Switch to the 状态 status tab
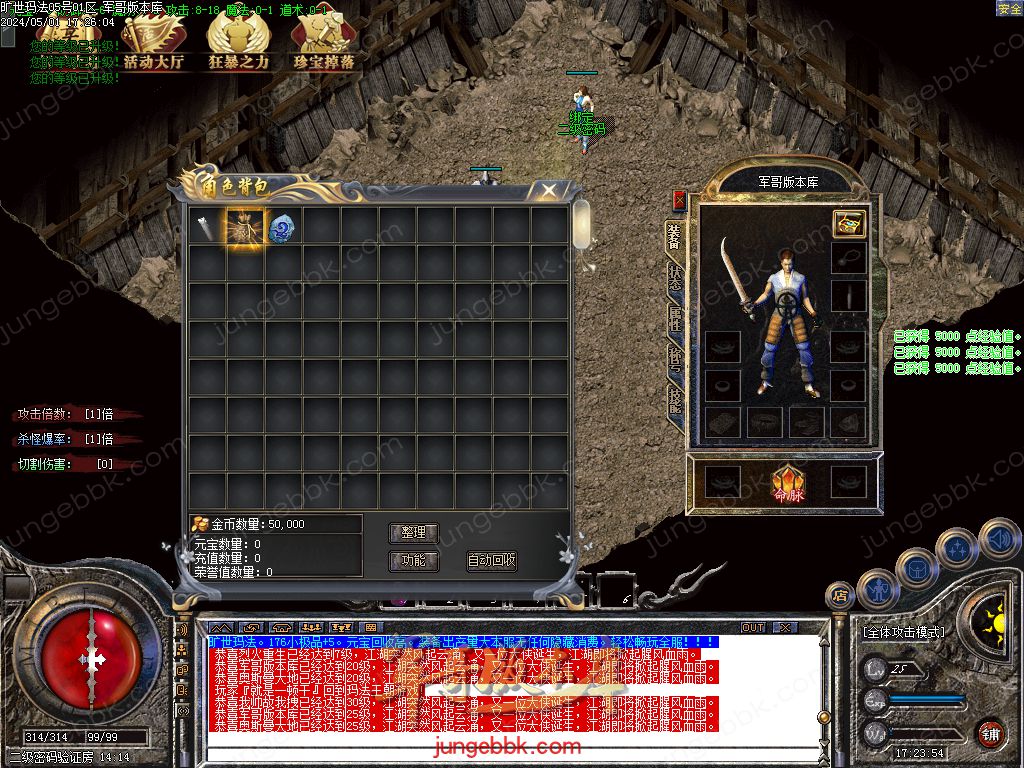This screenshot has width=1024, height=768. coord(675,276)
